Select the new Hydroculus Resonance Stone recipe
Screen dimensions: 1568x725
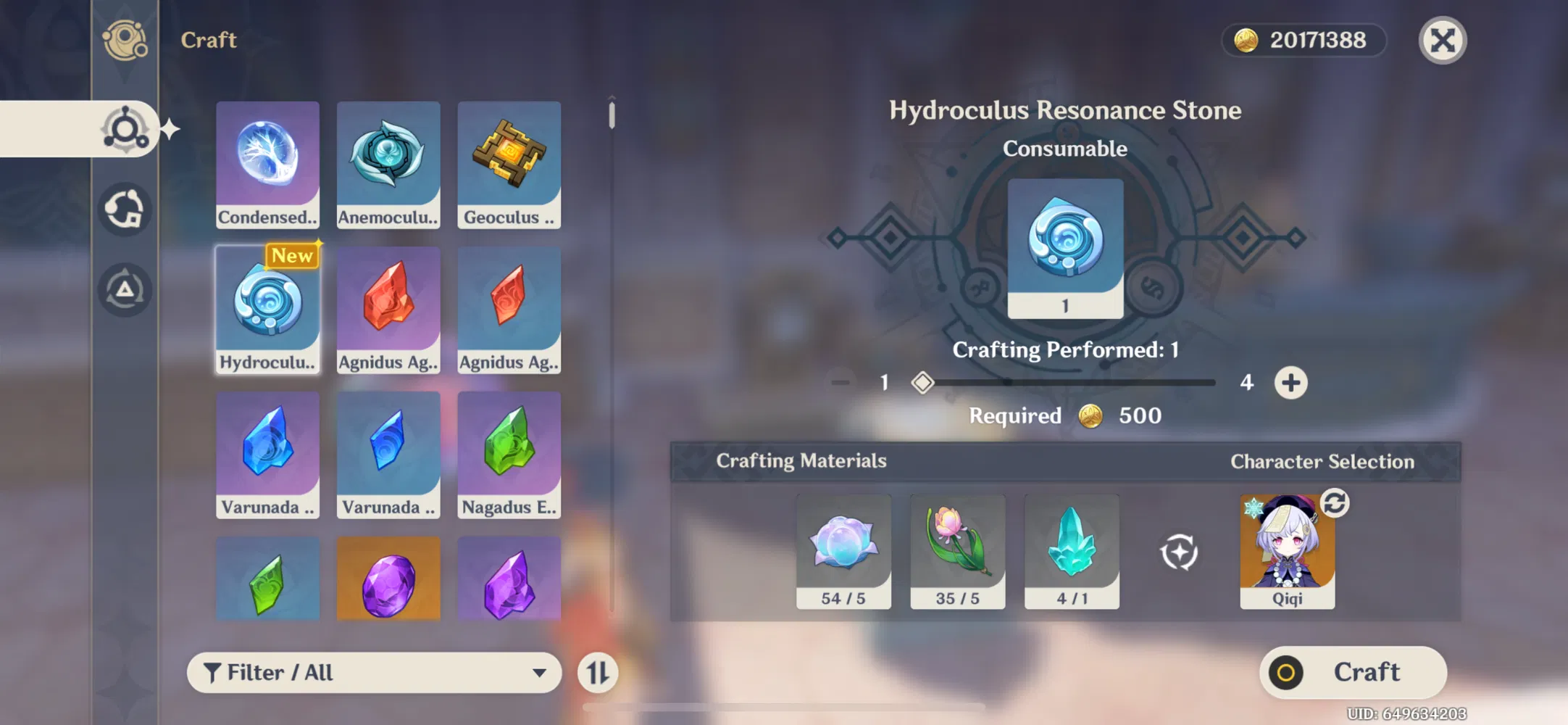point(267,308)
